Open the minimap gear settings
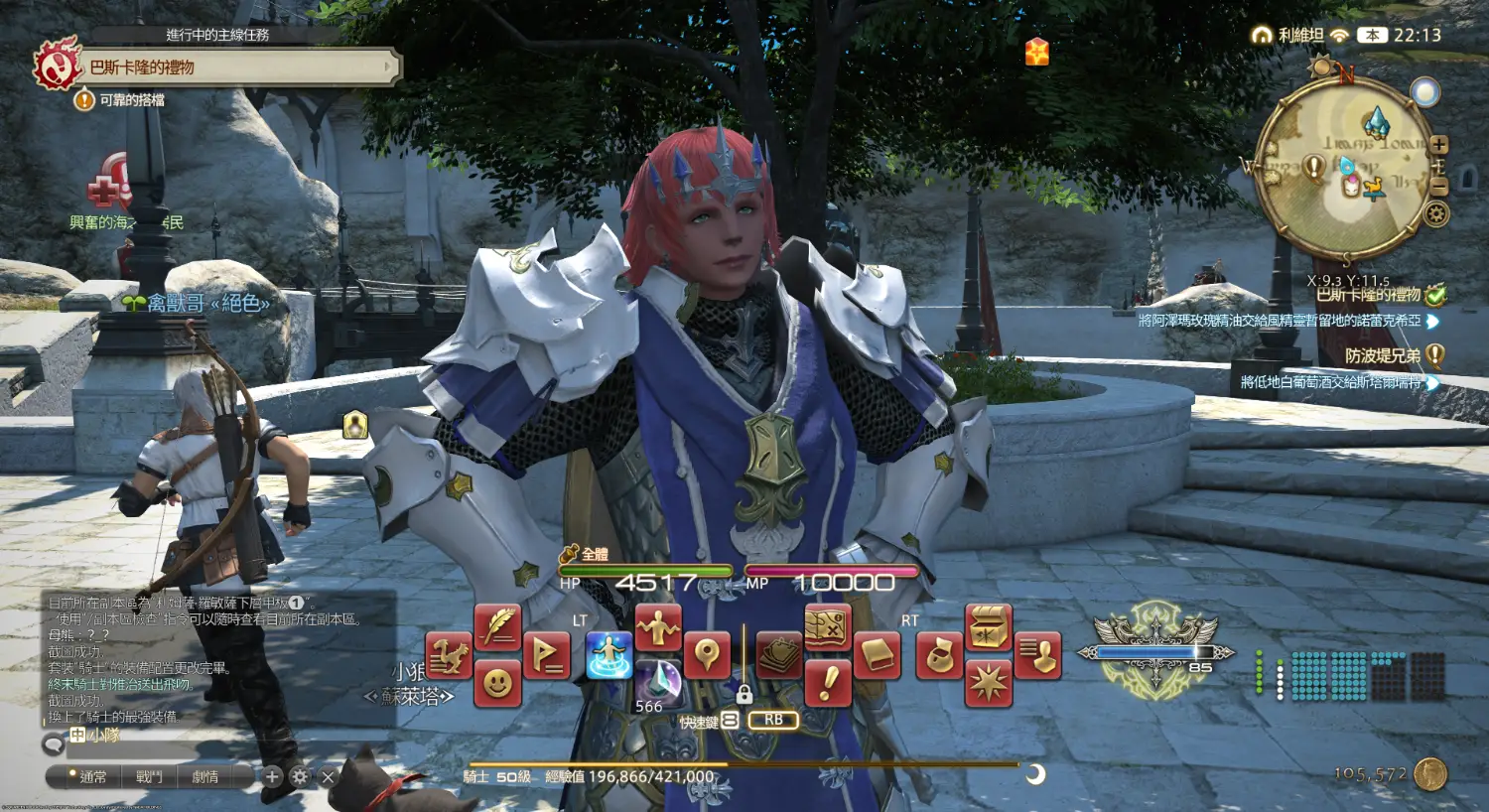The width and height of the screenshot is (1489, 812). (1436, 213)
